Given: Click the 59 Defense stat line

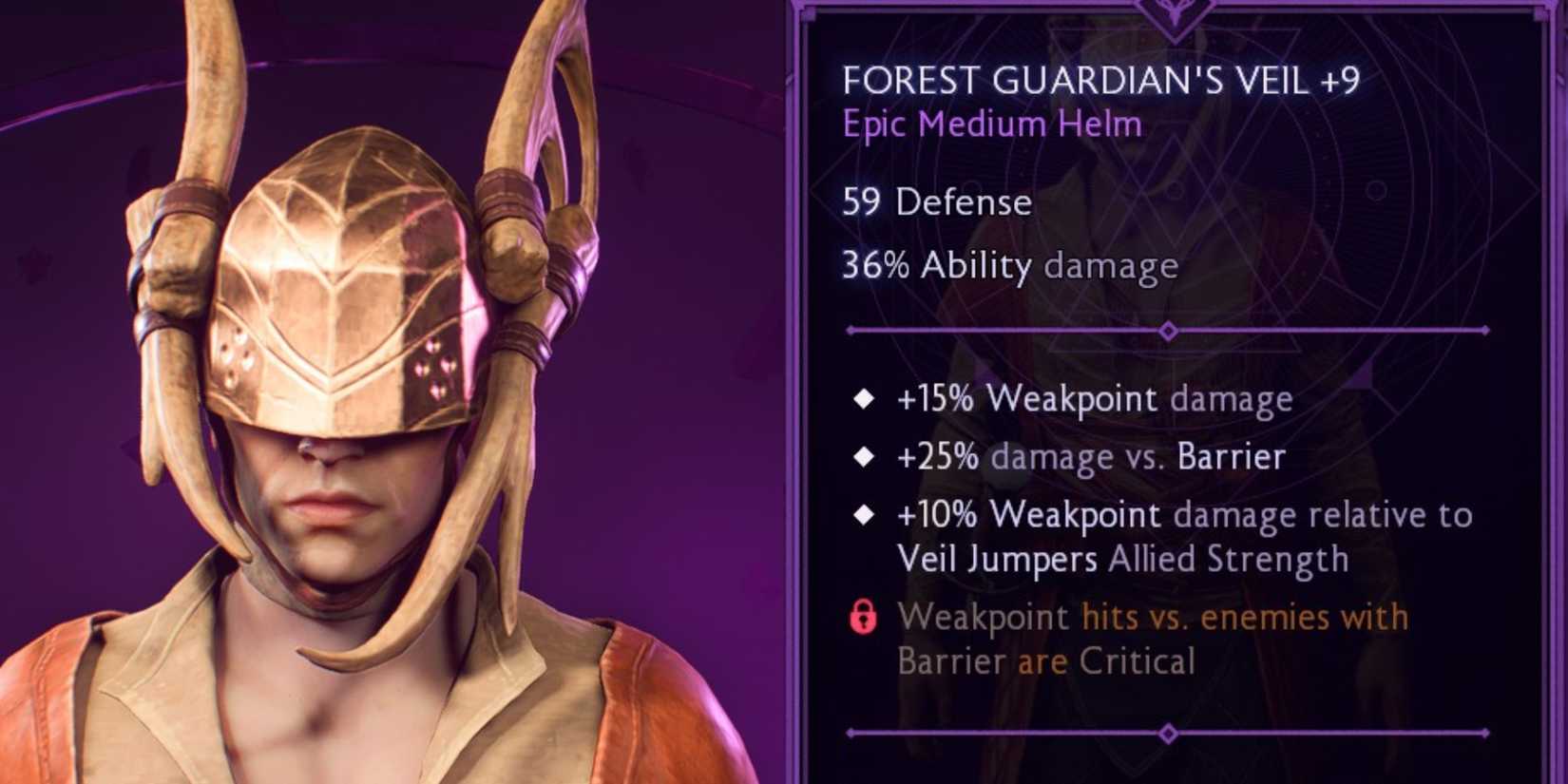Looking at the screenshot, I should coord(936,201).
